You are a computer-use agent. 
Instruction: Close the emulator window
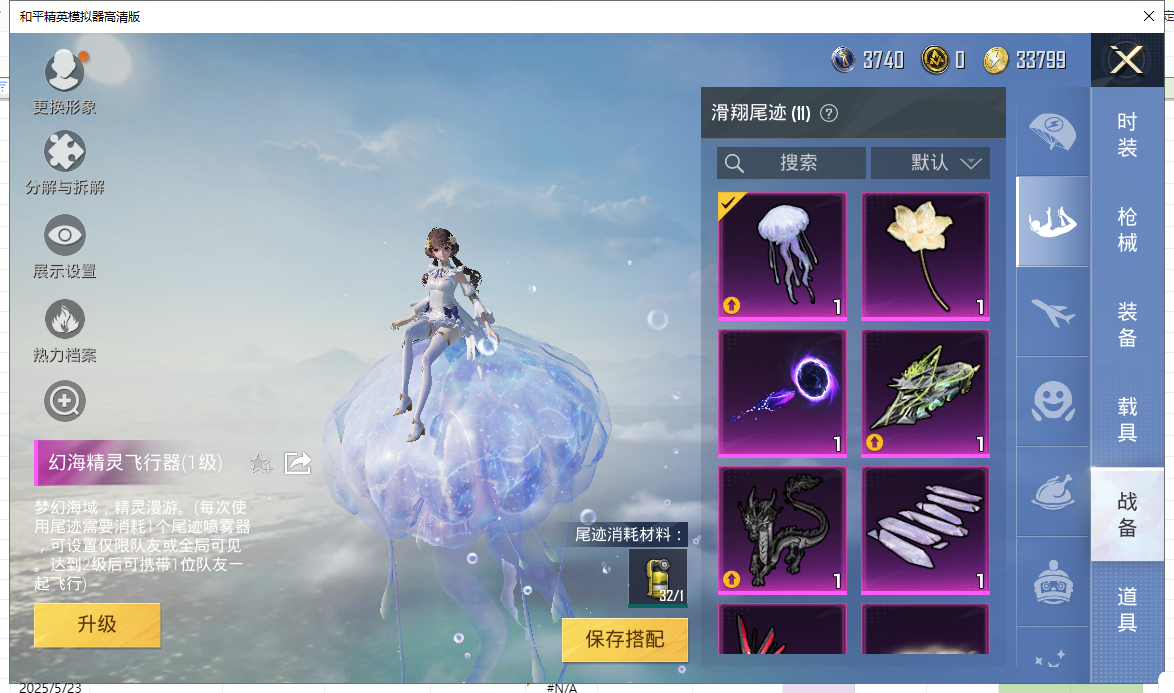pyautogui.click(x=1149, y=16)
